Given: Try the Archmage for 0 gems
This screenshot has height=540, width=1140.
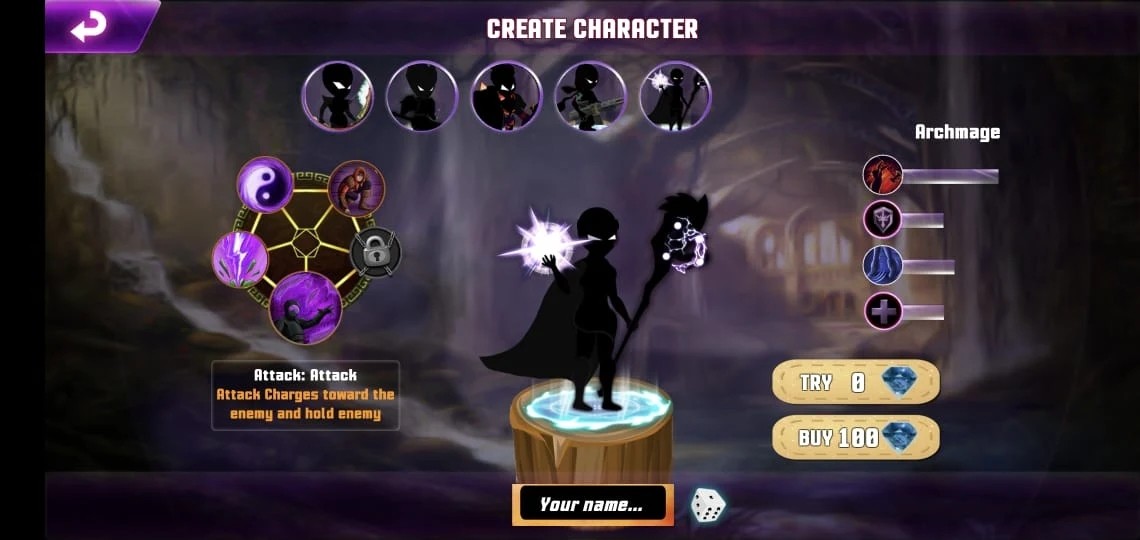Looking at the screenshot, I should point(855,382).
